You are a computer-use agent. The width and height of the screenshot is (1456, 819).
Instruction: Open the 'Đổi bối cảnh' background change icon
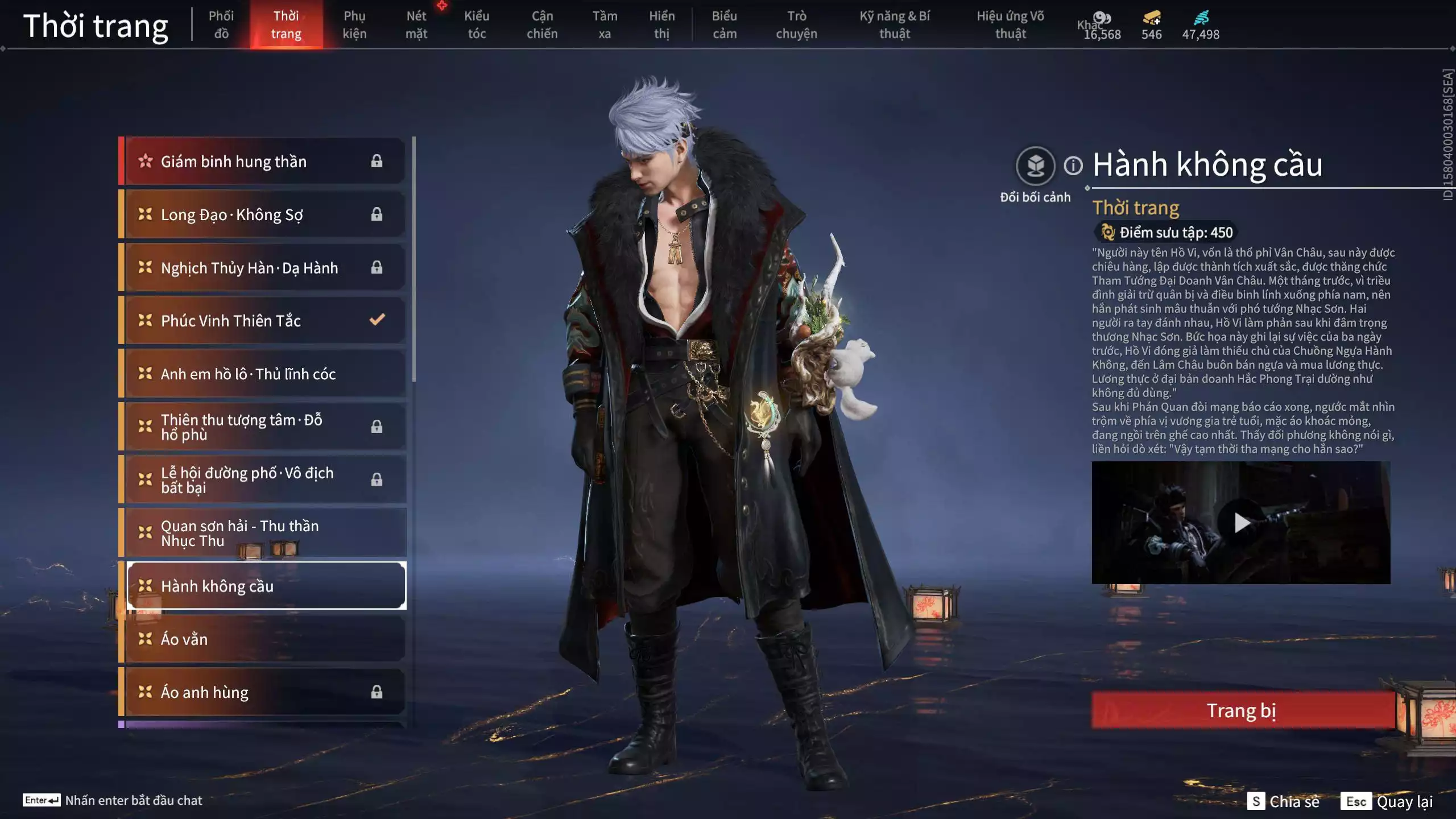click(1036, 166)
